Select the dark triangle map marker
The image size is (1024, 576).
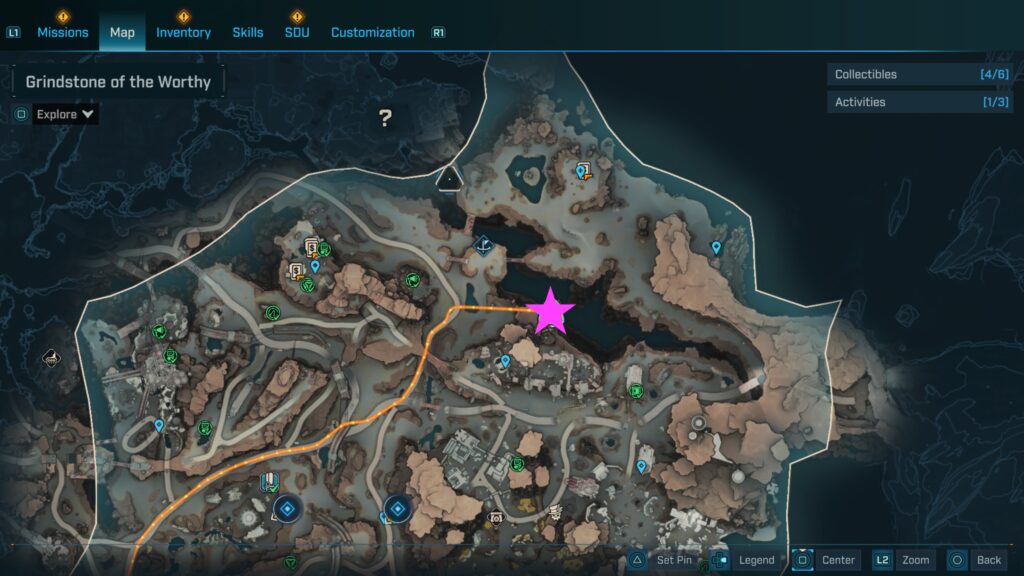point(449,178)
